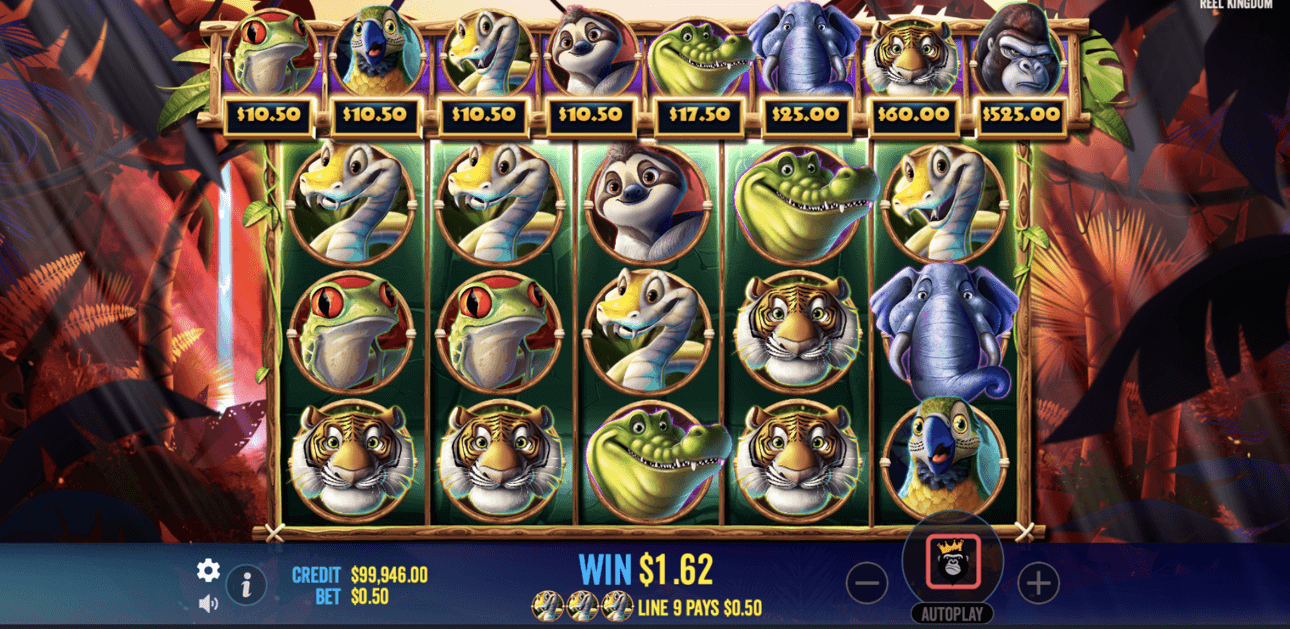Open the game info paytable
The image size is (1290, 629).
click(246, 585)
